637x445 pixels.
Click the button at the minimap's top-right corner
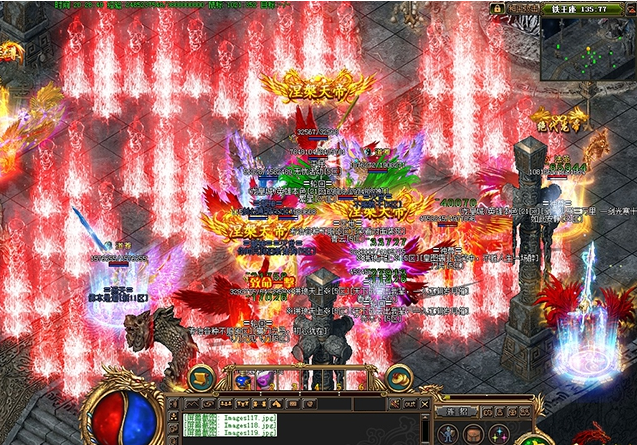pyautogui.click(x=629, y=8)
